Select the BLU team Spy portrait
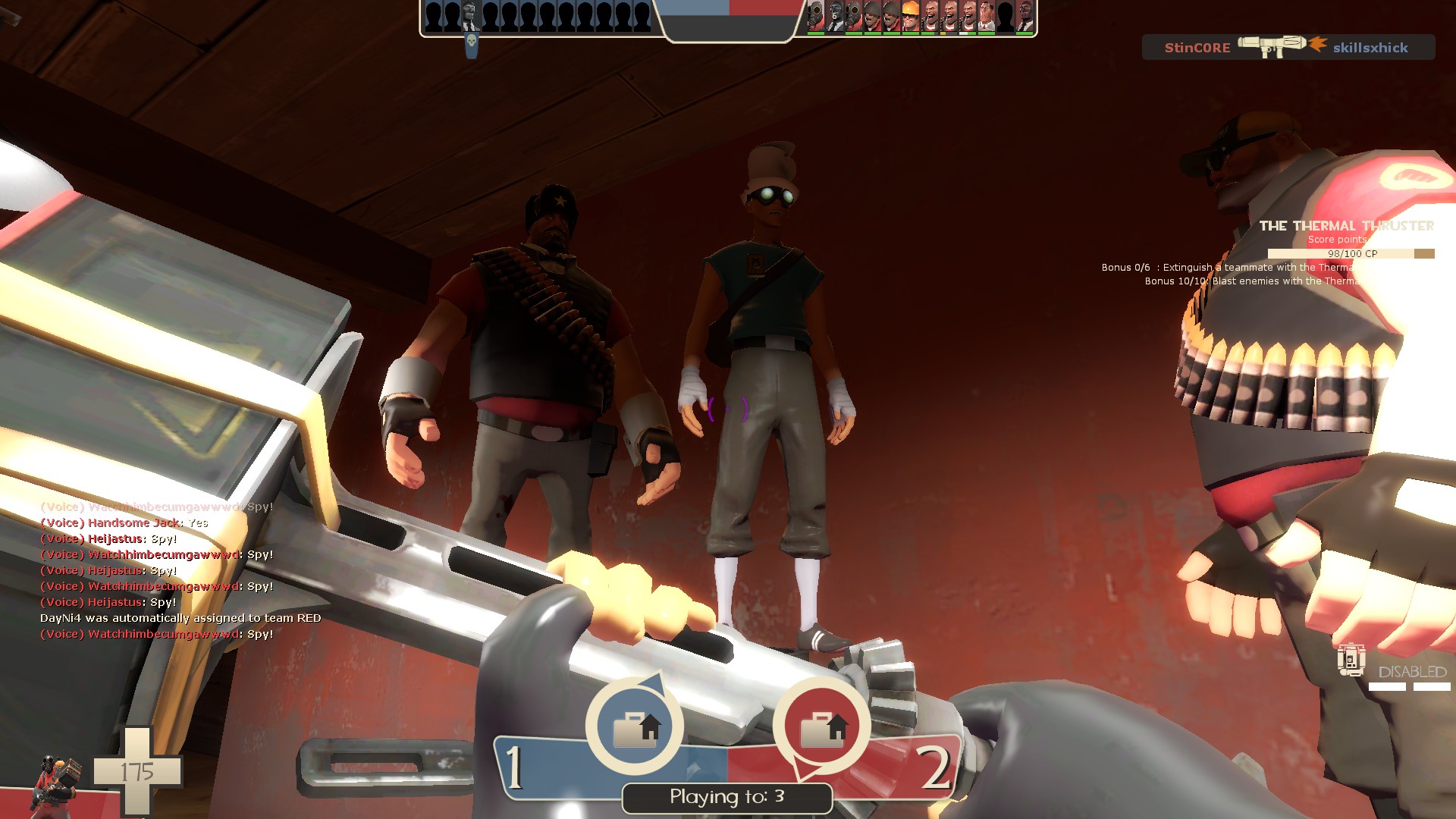 [x=471, y=16]
